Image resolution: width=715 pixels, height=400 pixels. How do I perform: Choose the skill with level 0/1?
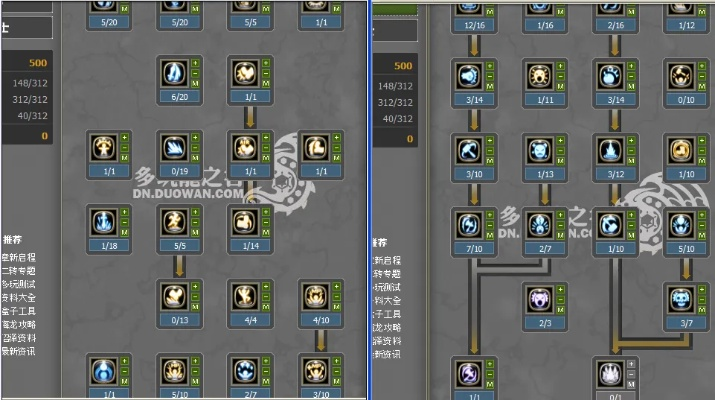click(x=610, y=373)
